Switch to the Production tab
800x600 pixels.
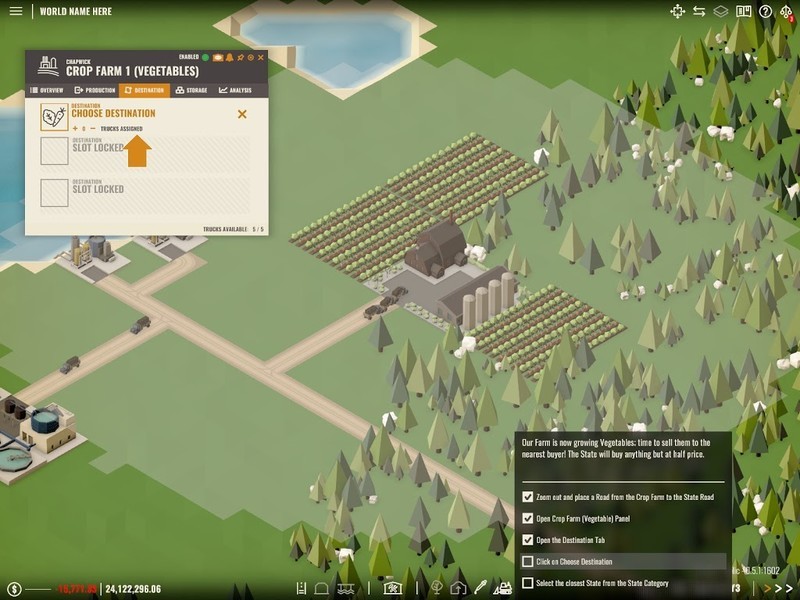(x=95, y=90)
